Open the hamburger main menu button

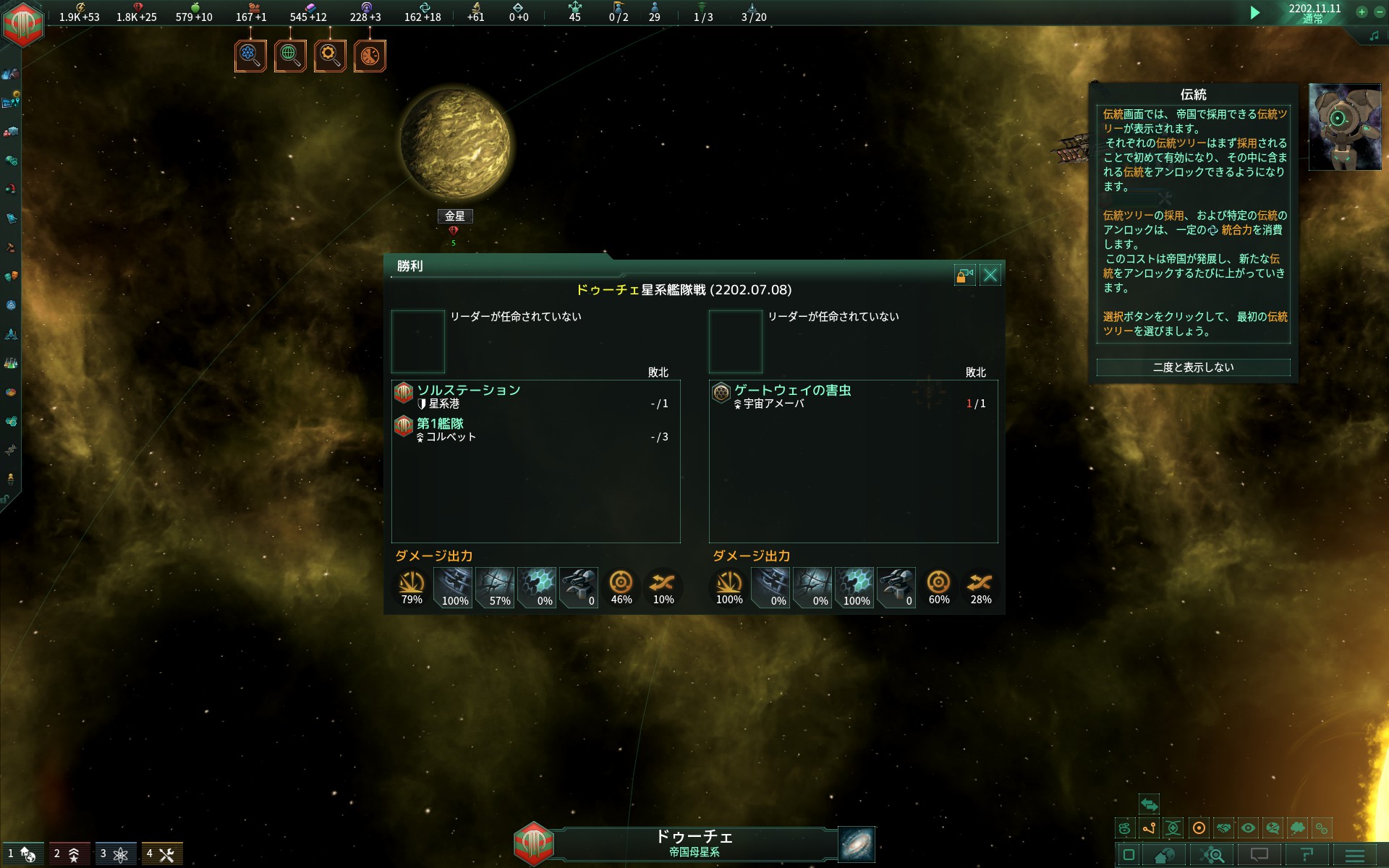[1354, 856]
